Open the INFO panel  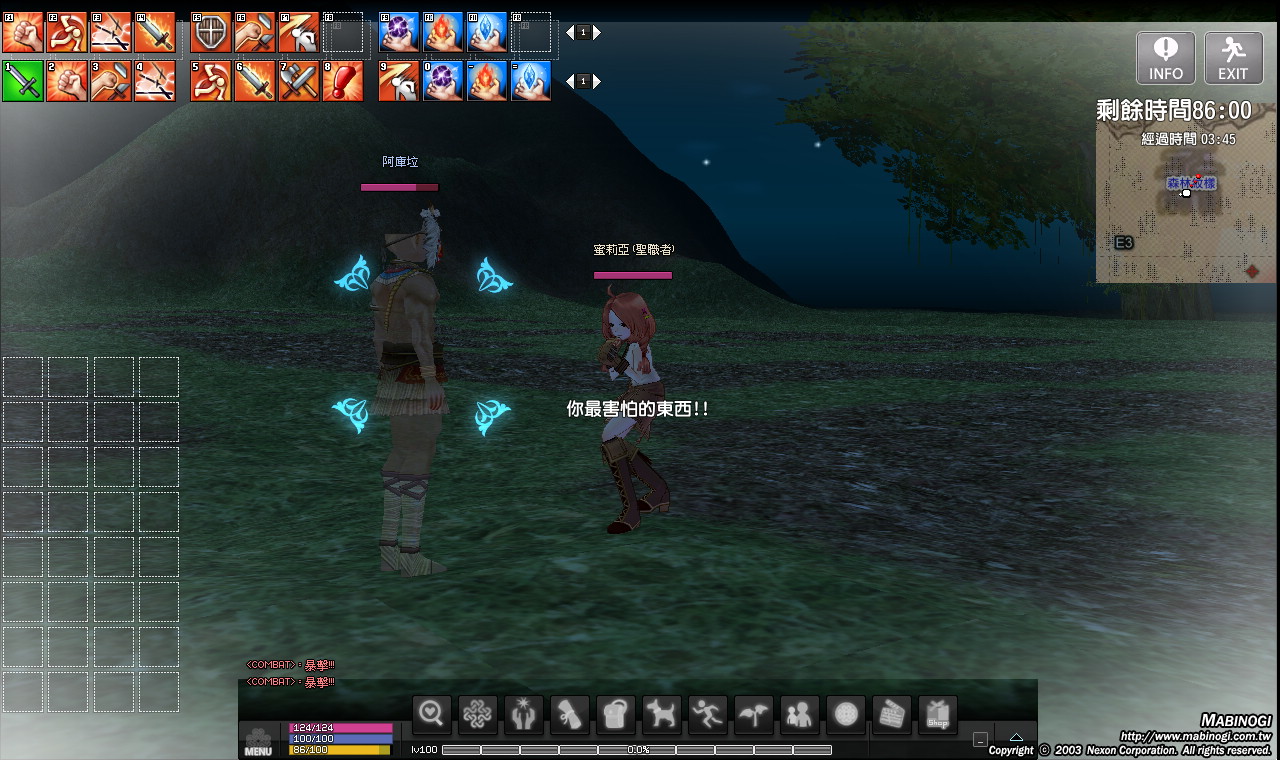click(1165, 58)
